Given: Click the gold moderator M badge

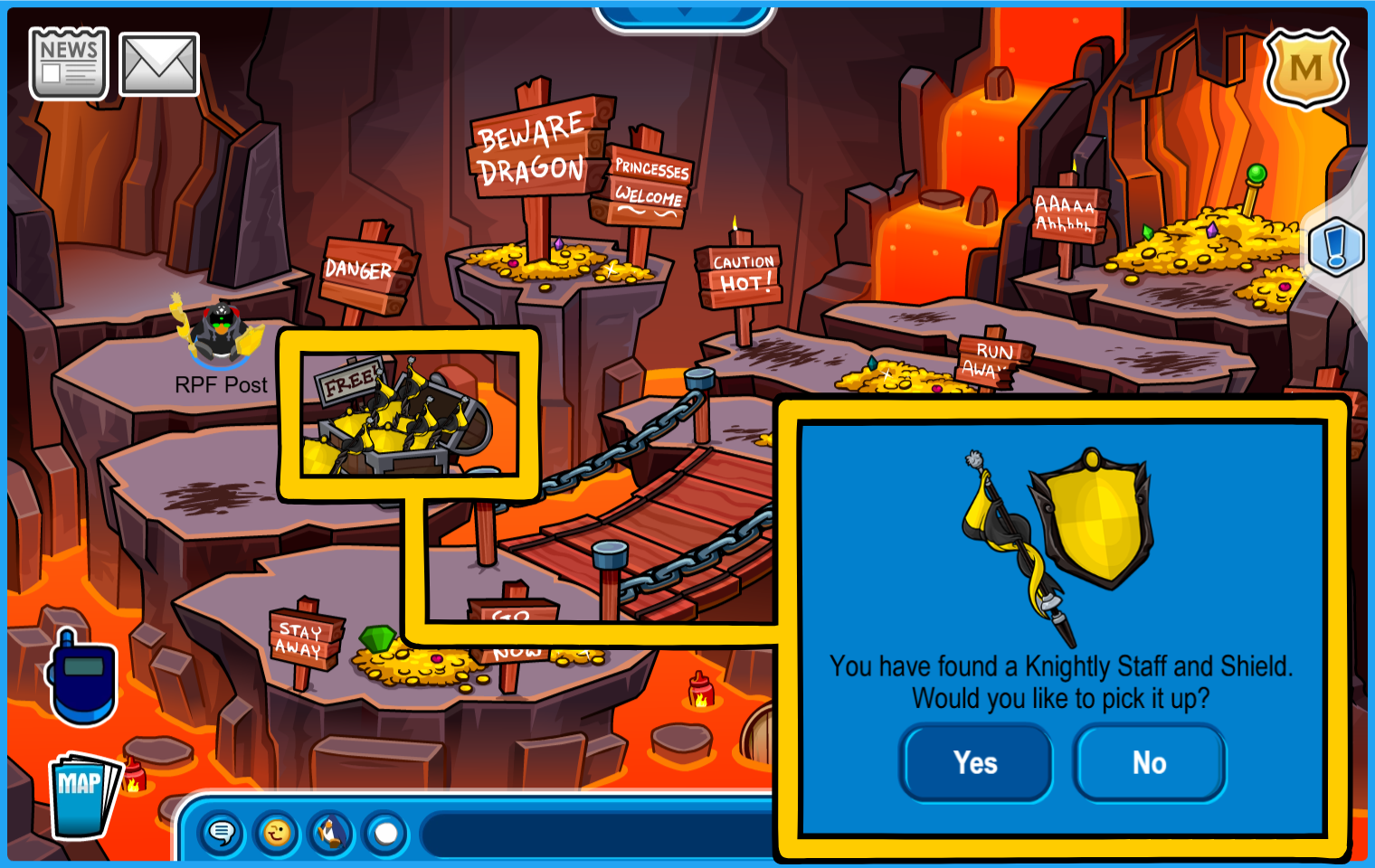Looking at the screenshot, I should 1305,69.
